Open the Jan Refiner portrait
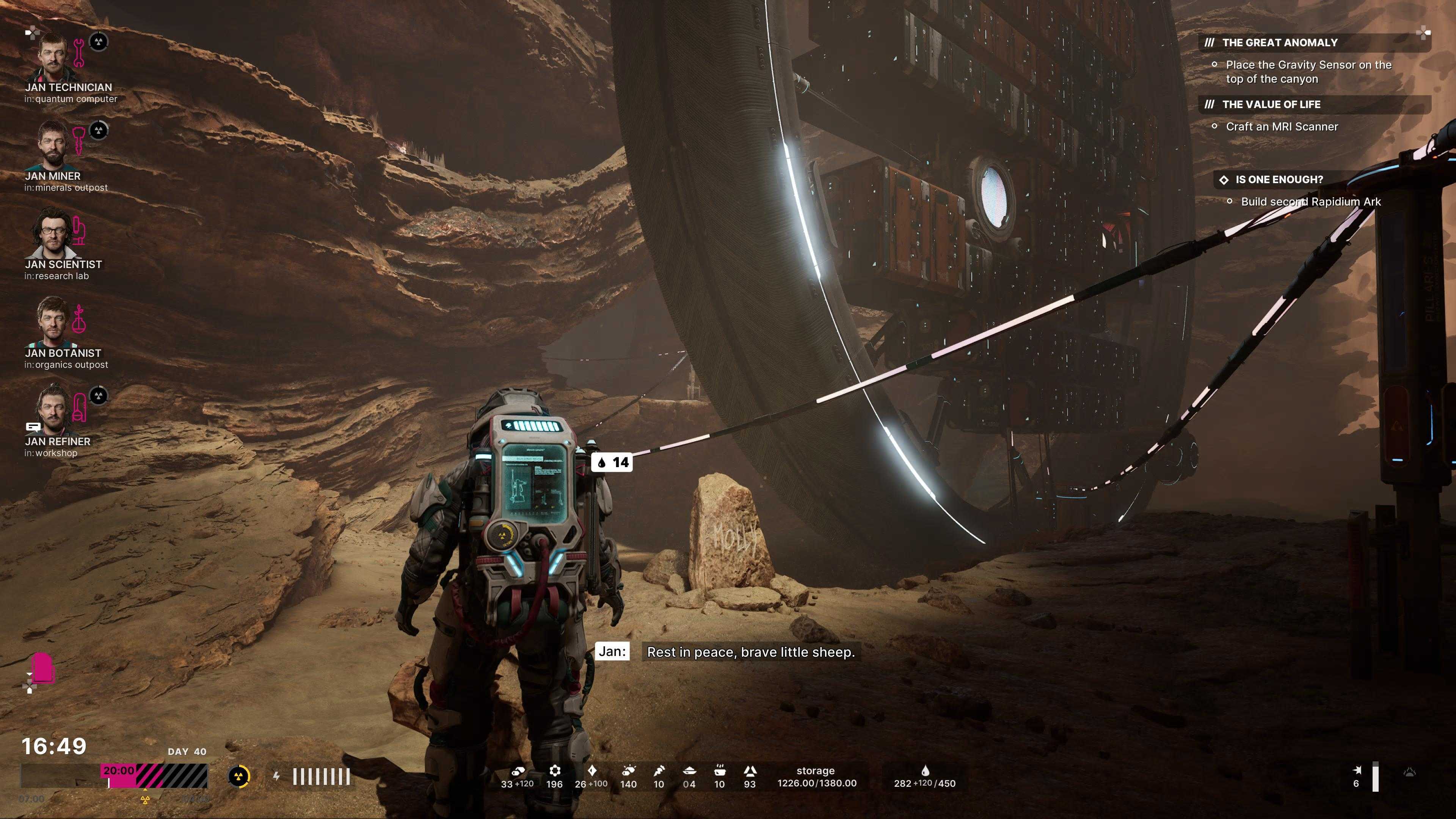Image resolution: width=1456 pixels, height=819 pixels. pyautogui.click(x=53, y=410)
